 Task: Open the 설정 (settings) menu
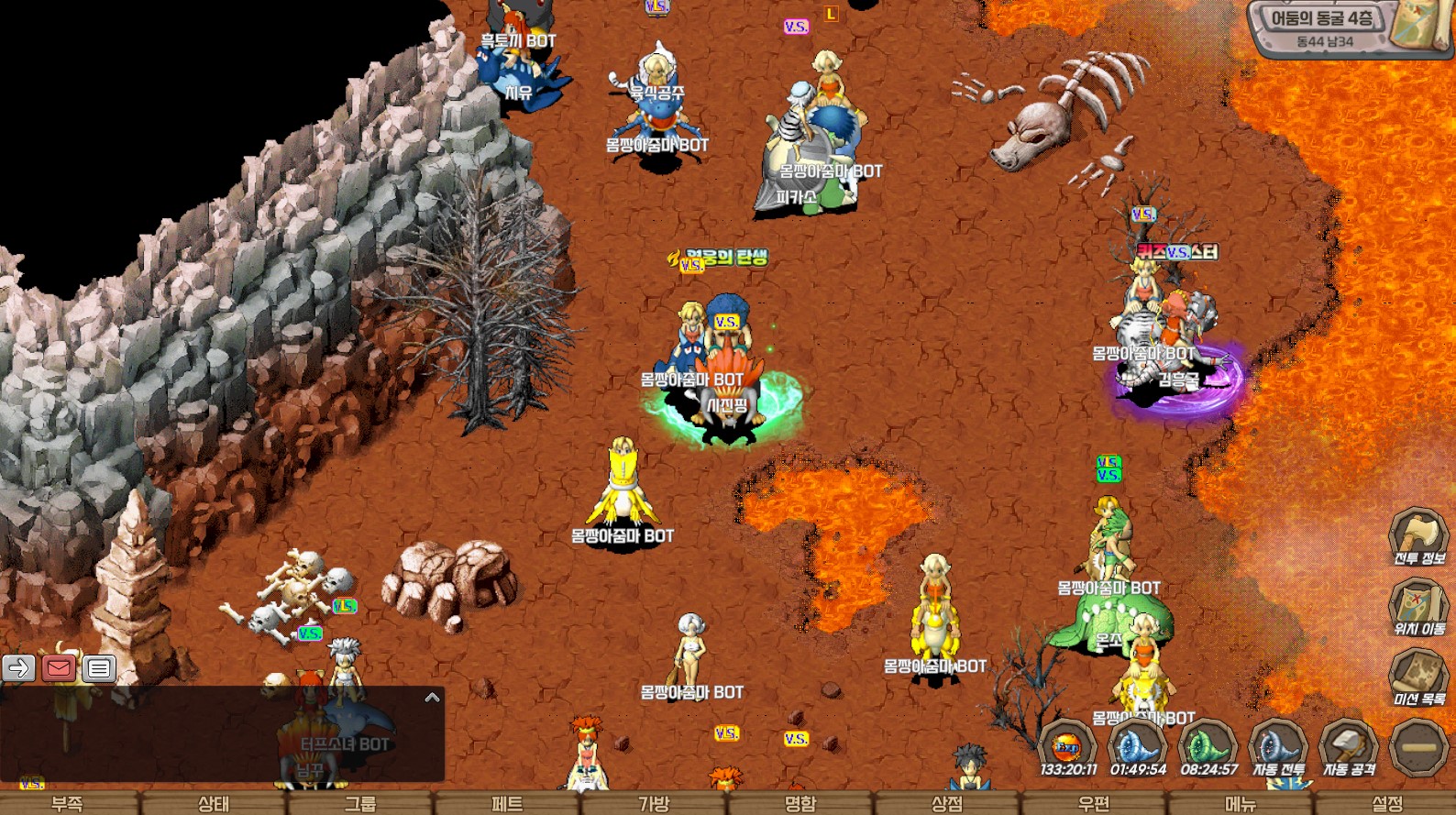click(1387, 803)
